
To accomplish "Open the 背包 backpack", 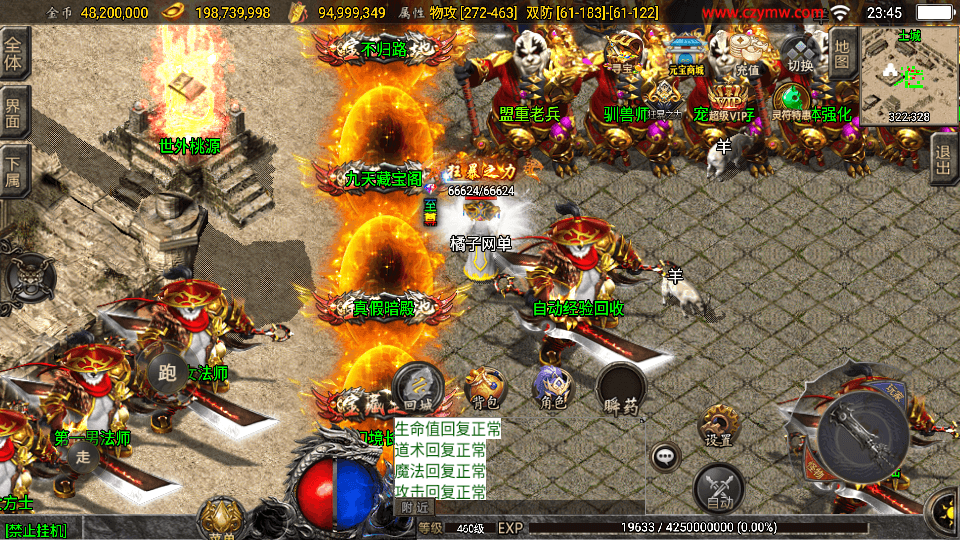I will tap(485, 388).
